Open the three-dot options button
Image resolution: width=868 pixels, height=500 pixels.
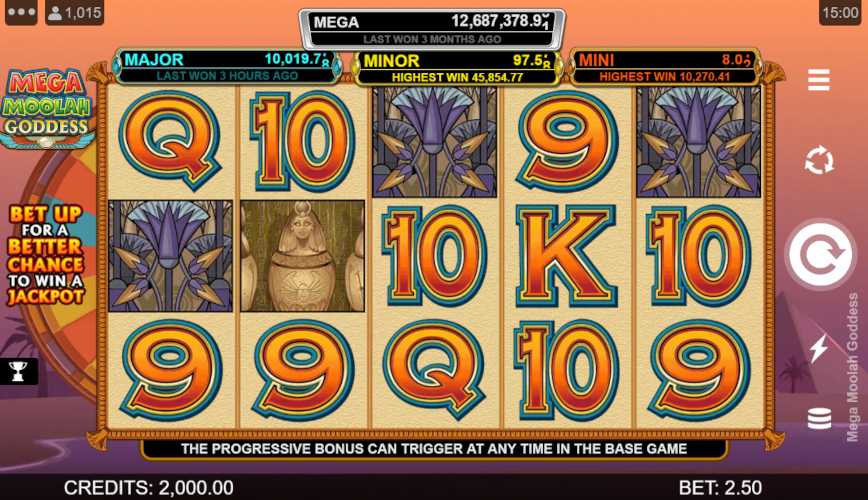pyautogui.click(x=20, y=13)
